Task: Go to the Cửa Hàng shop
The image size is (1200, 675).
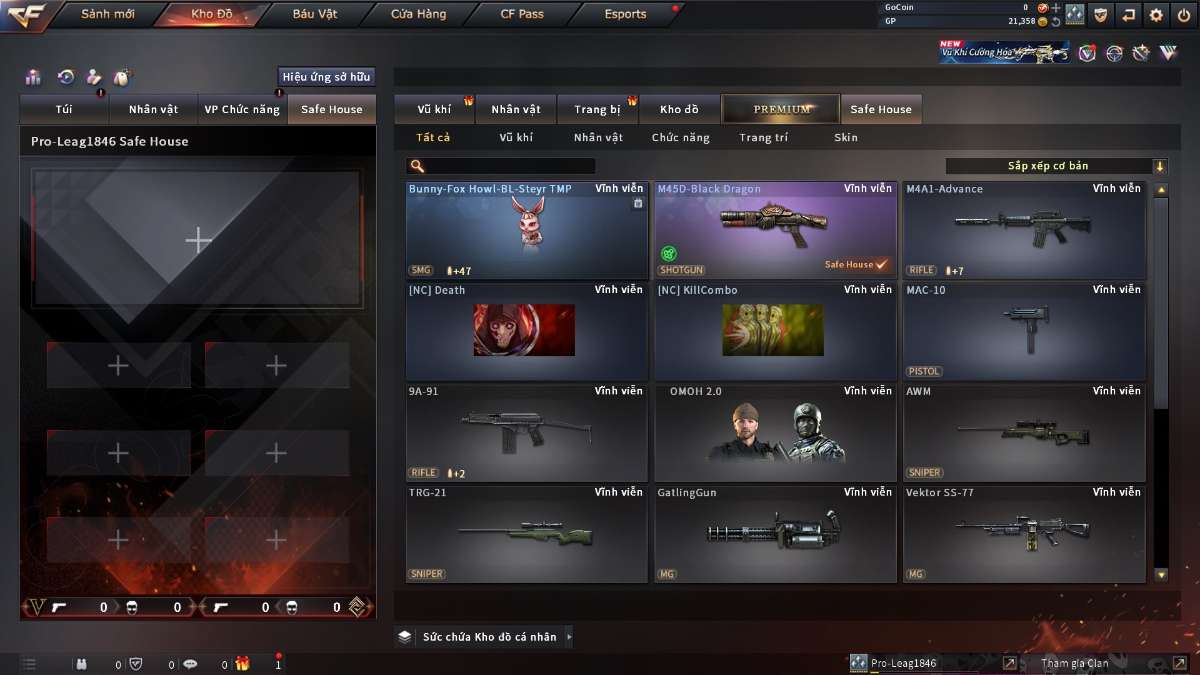Action: [418, 14]
